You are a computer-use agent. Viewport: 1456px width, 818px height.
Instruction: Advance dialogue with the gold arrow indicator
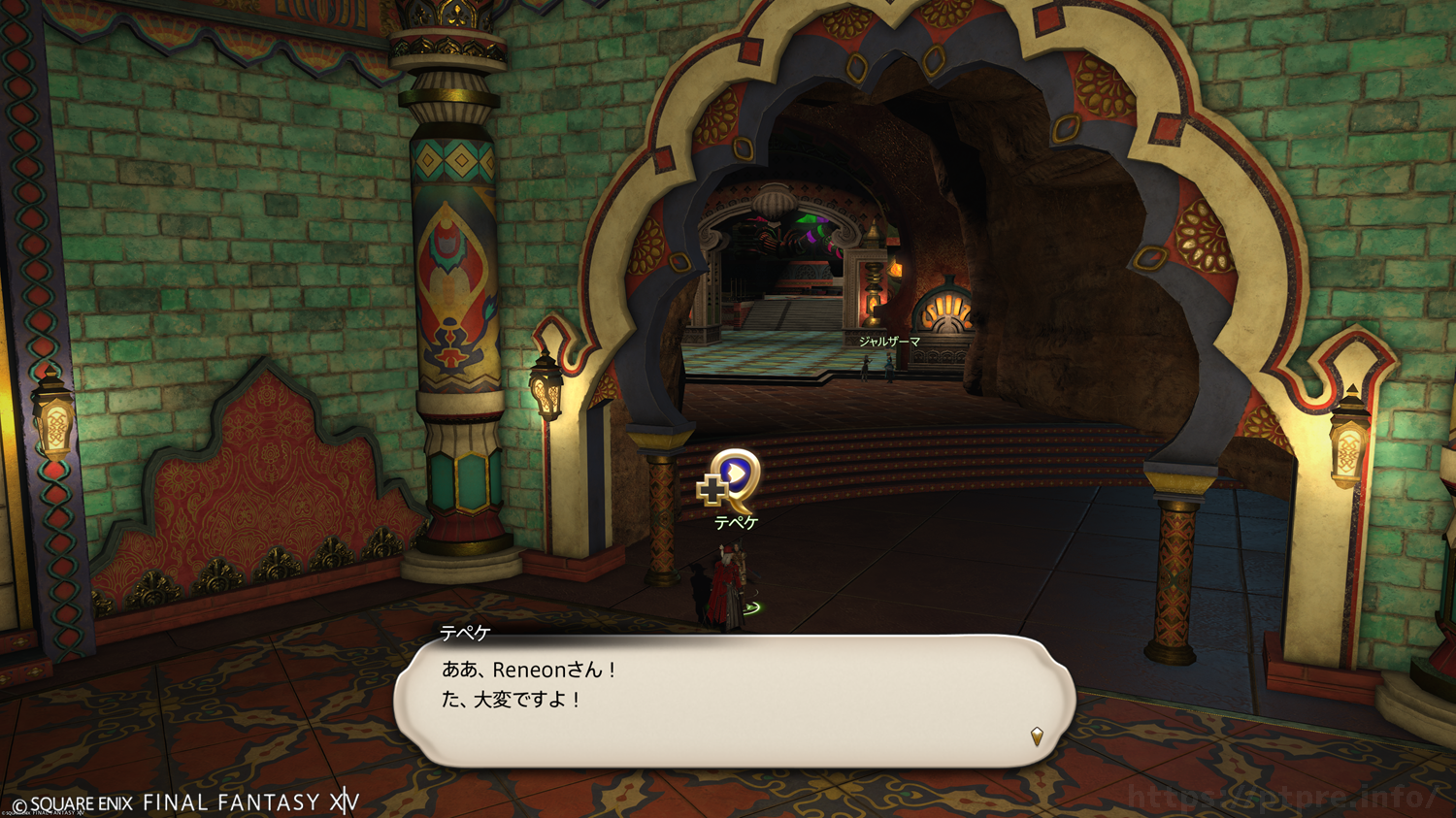pyautogui.click(x=1037, y=736)
